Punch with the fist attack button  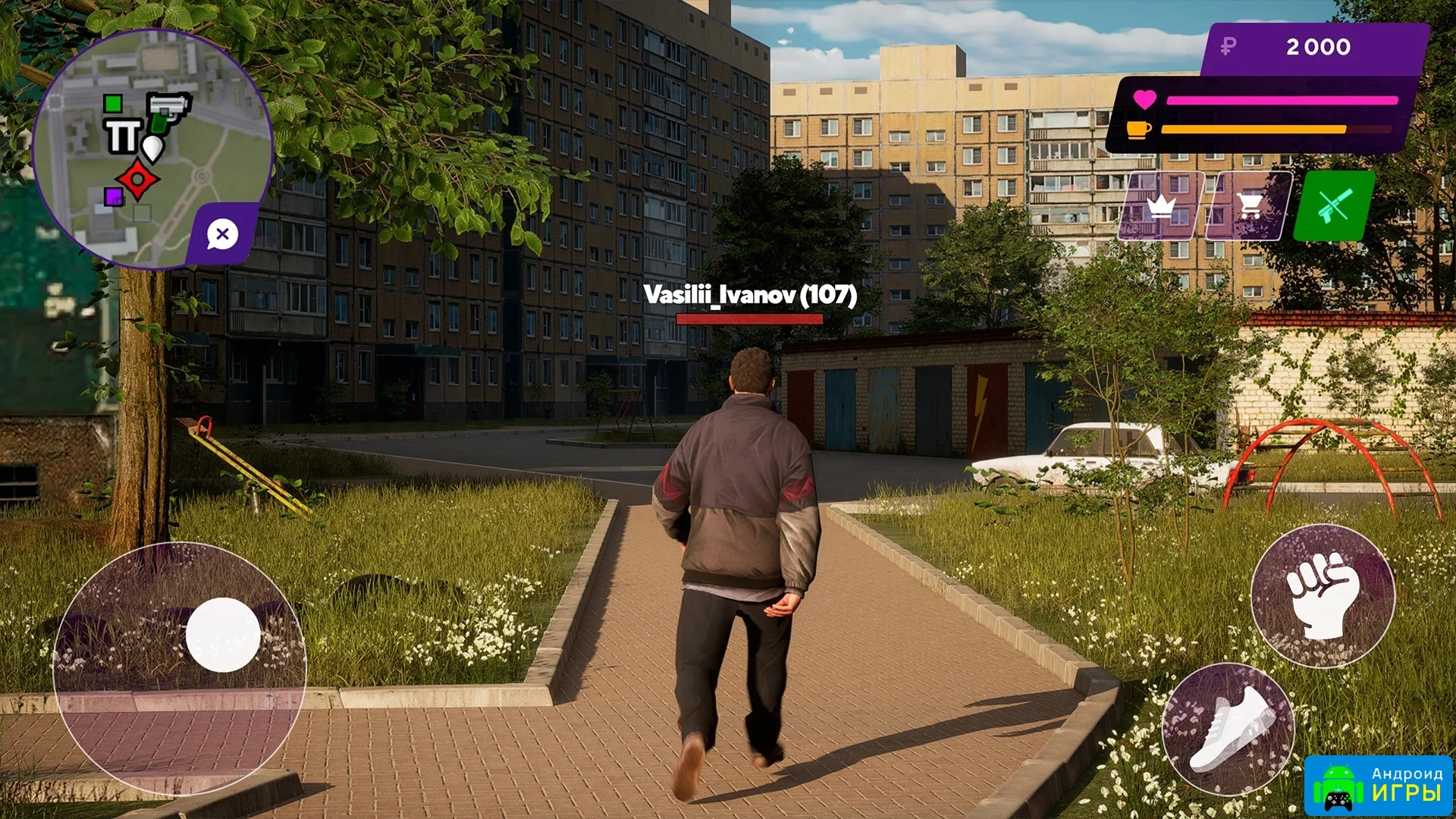point(1323,596)
